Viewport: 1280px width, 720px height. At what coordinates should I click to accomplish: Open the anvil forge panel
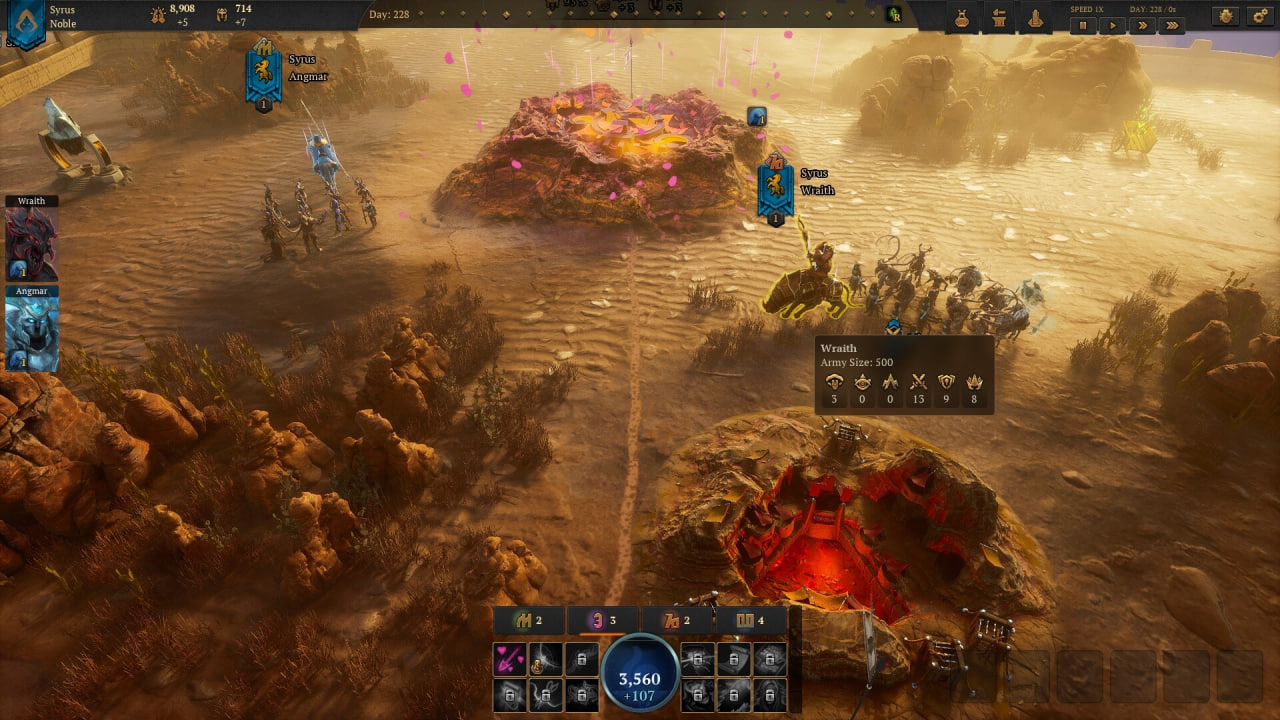pos(998,18)
